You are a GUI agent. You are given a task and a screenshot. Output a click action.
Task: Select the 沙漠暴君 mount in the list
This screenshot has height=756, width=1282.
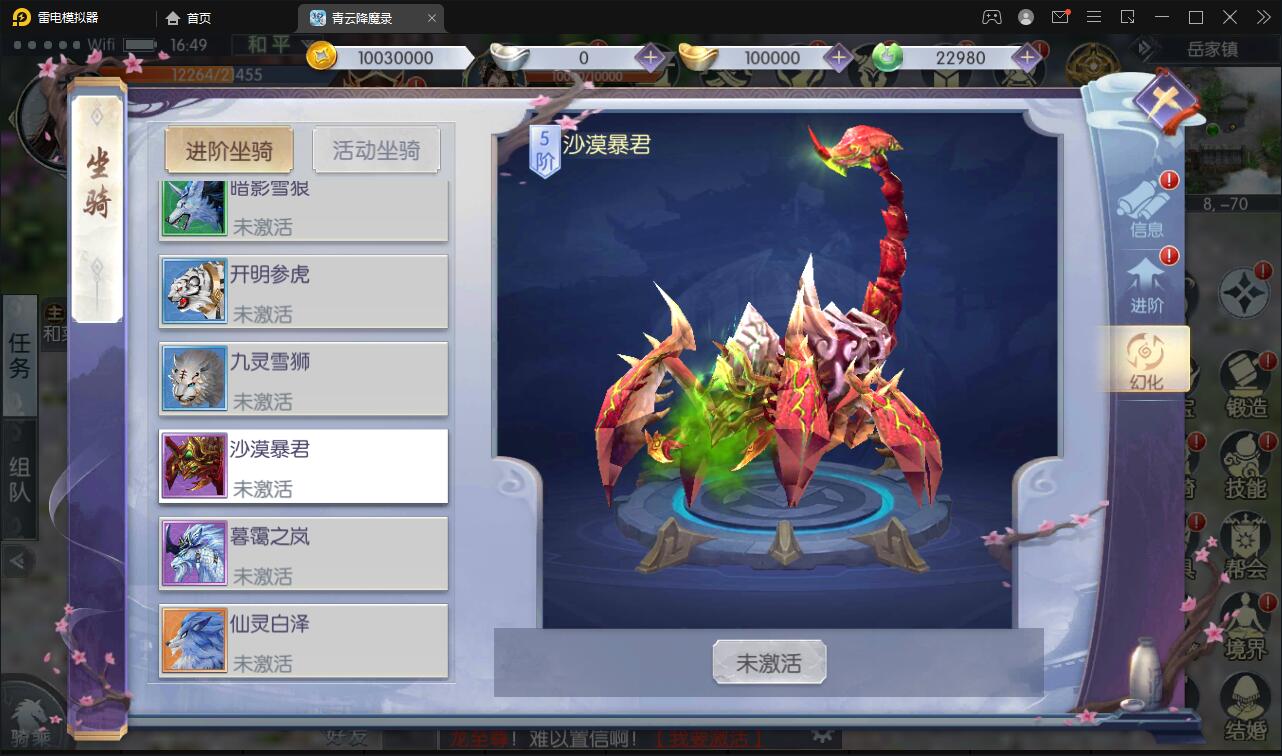(x=303, y=466)
